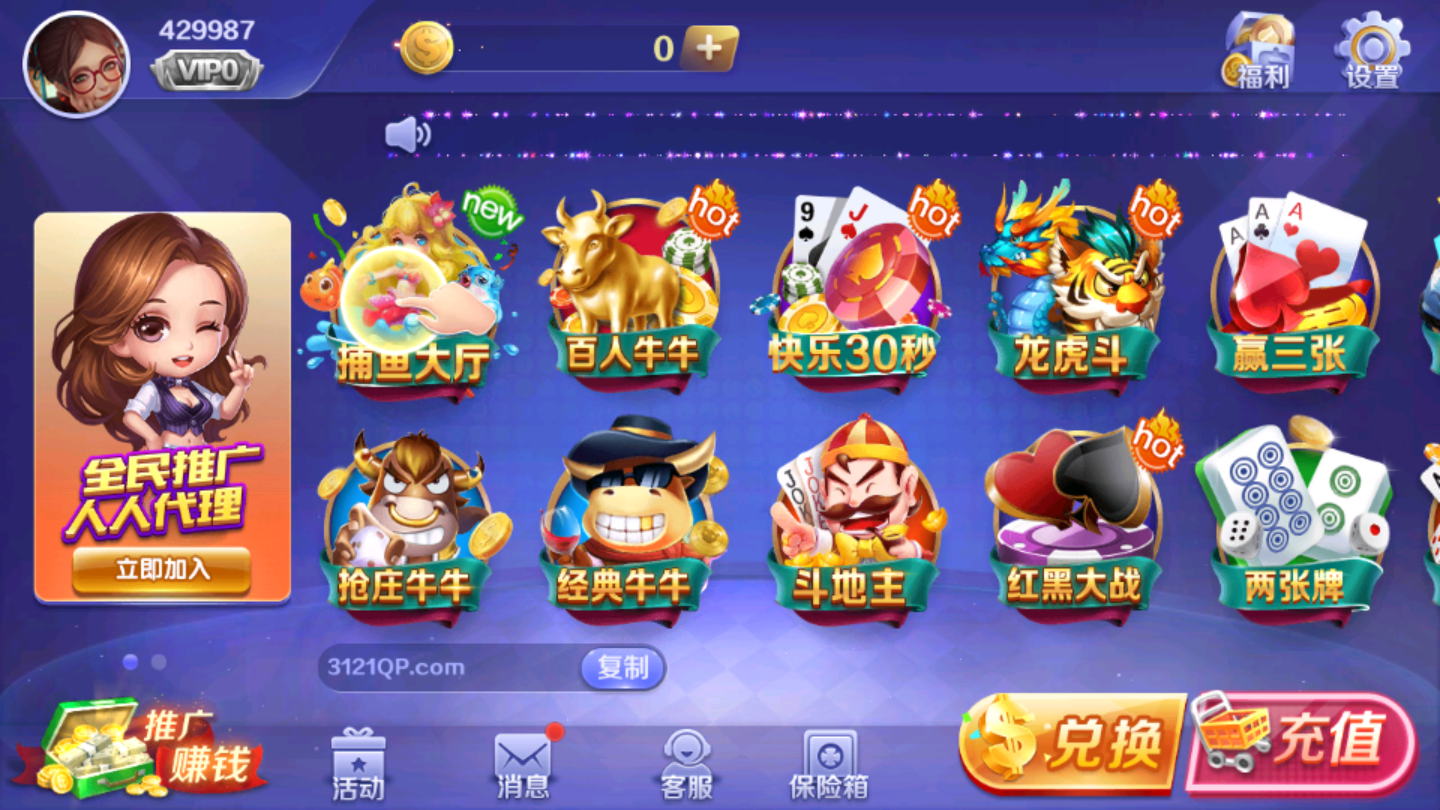
Task: Start the 赢三张 card game
Action: point(1292,290)
